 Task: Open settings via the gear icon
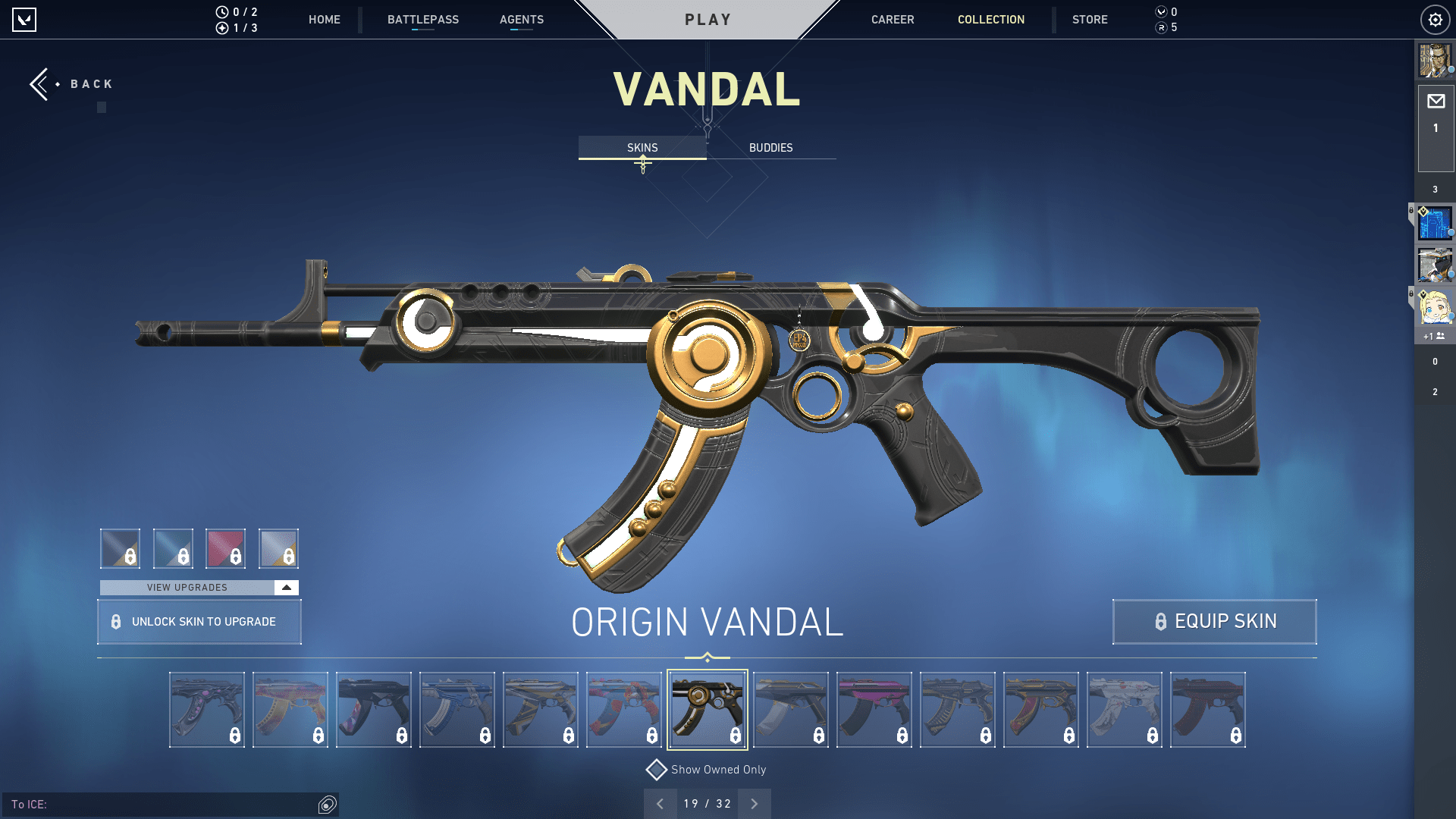1435,20
